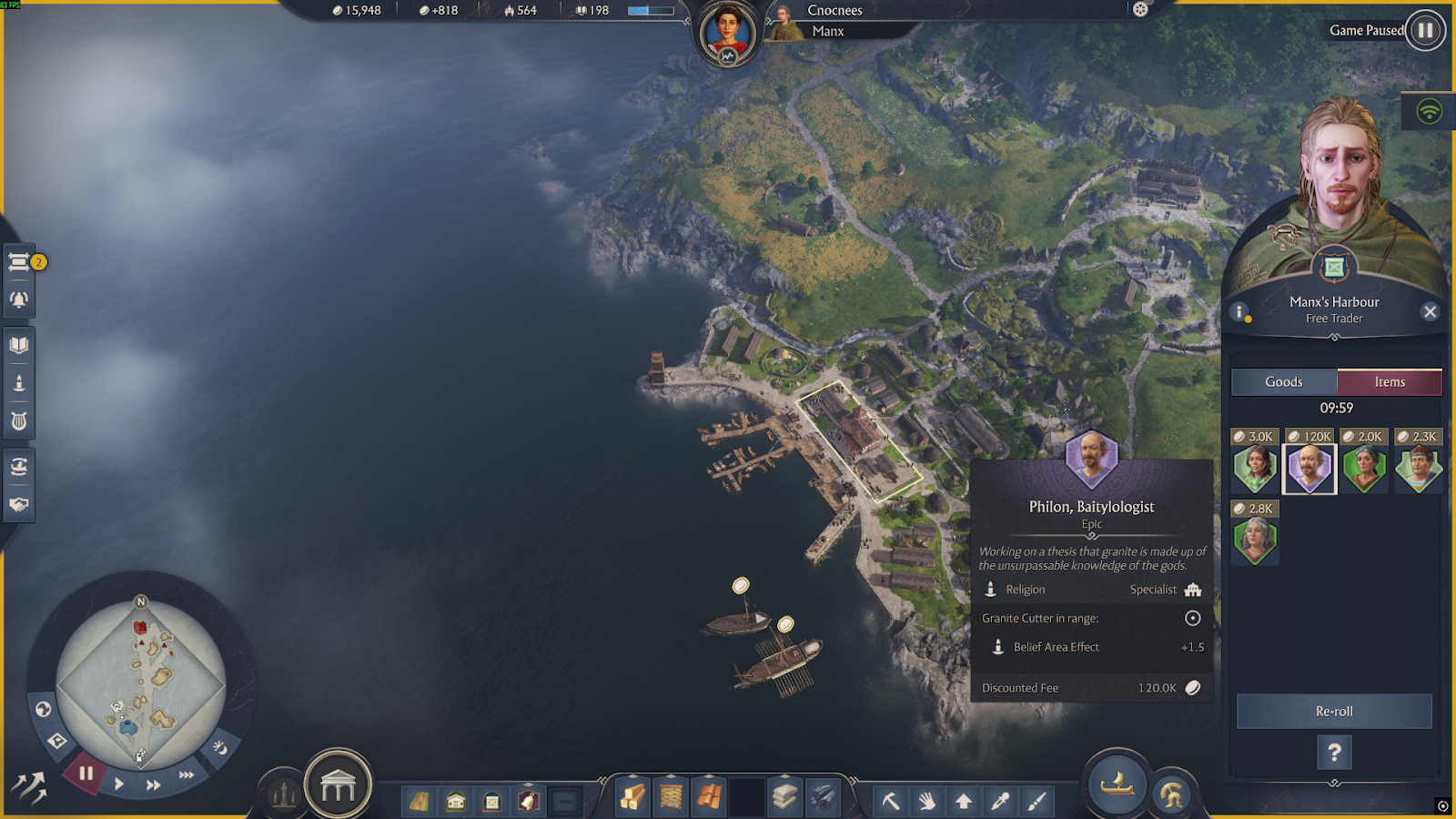
Task: Open the military helmet menu
Action: click(1172, 795)
